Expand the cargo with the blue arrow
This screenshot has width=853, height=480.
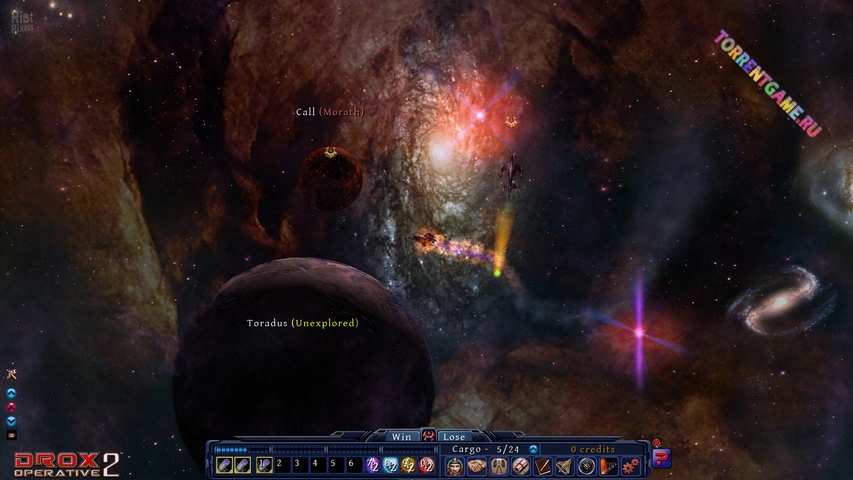coord(533,450)
